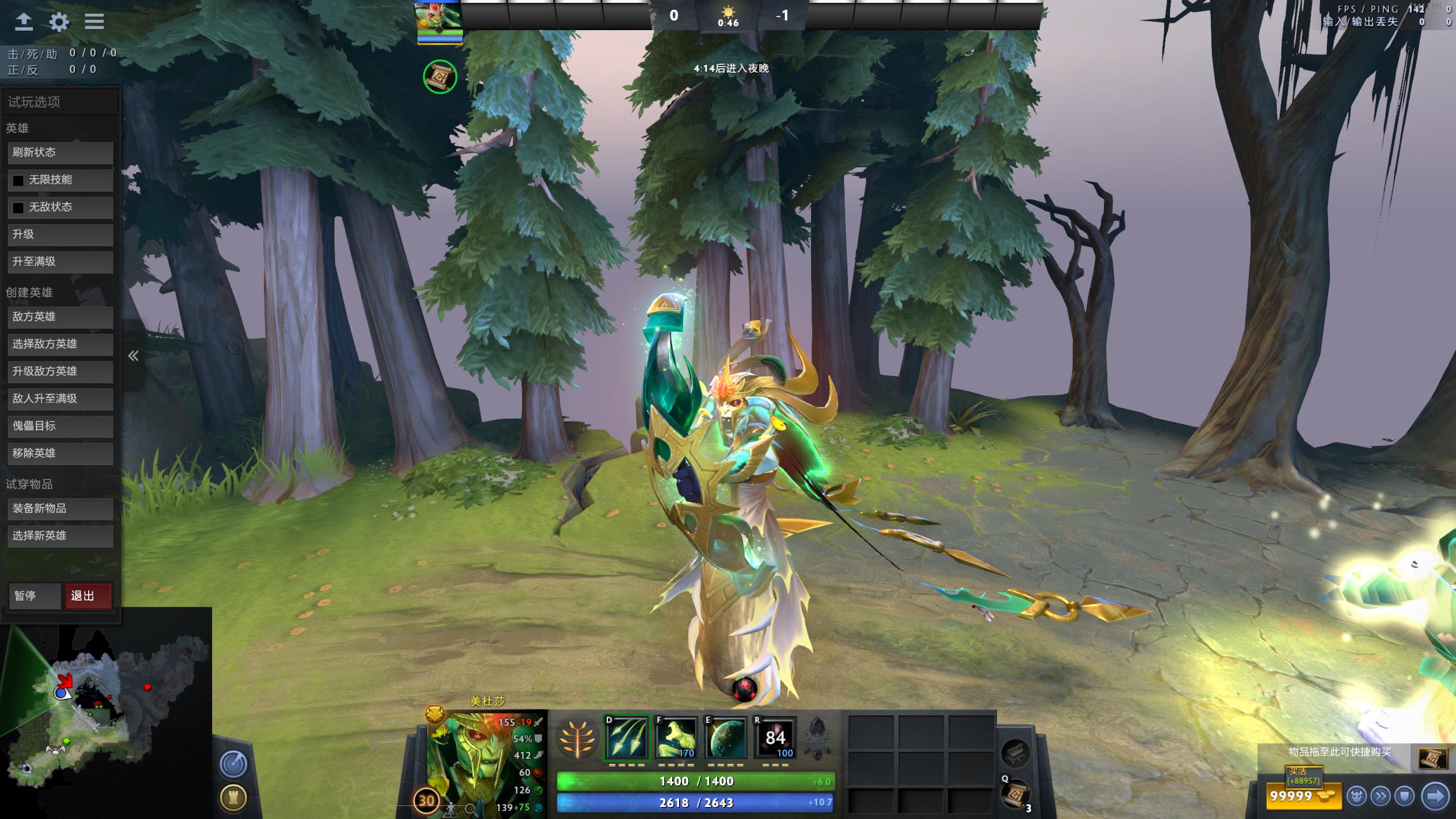1456x819 pixels.
Task: Click the 傀儡目标 dummy target button
Action: point(60,426)
